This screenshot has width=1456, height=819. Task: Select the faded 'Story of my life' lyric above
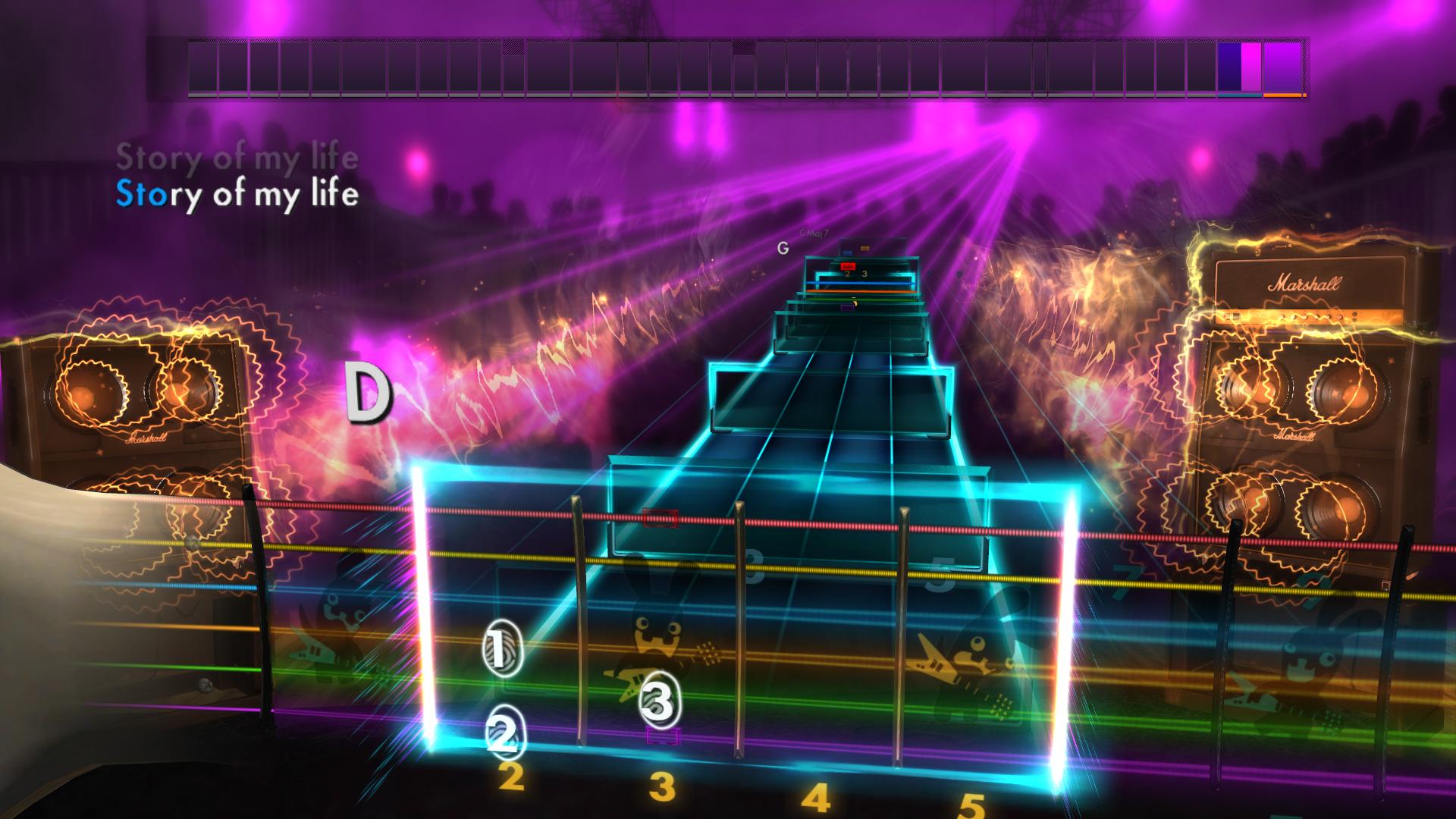pos(237,158)
